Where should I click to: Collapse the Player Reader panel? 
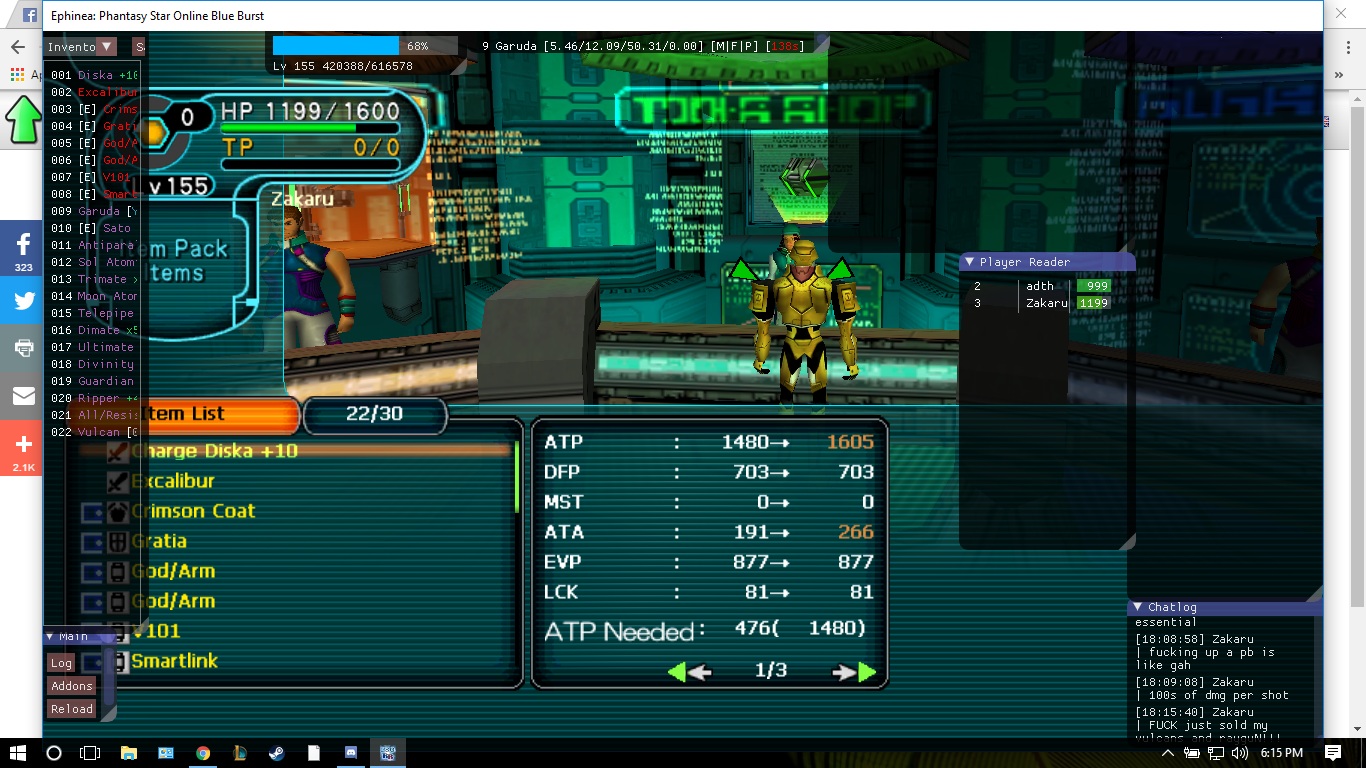click(x=969, y=262)
